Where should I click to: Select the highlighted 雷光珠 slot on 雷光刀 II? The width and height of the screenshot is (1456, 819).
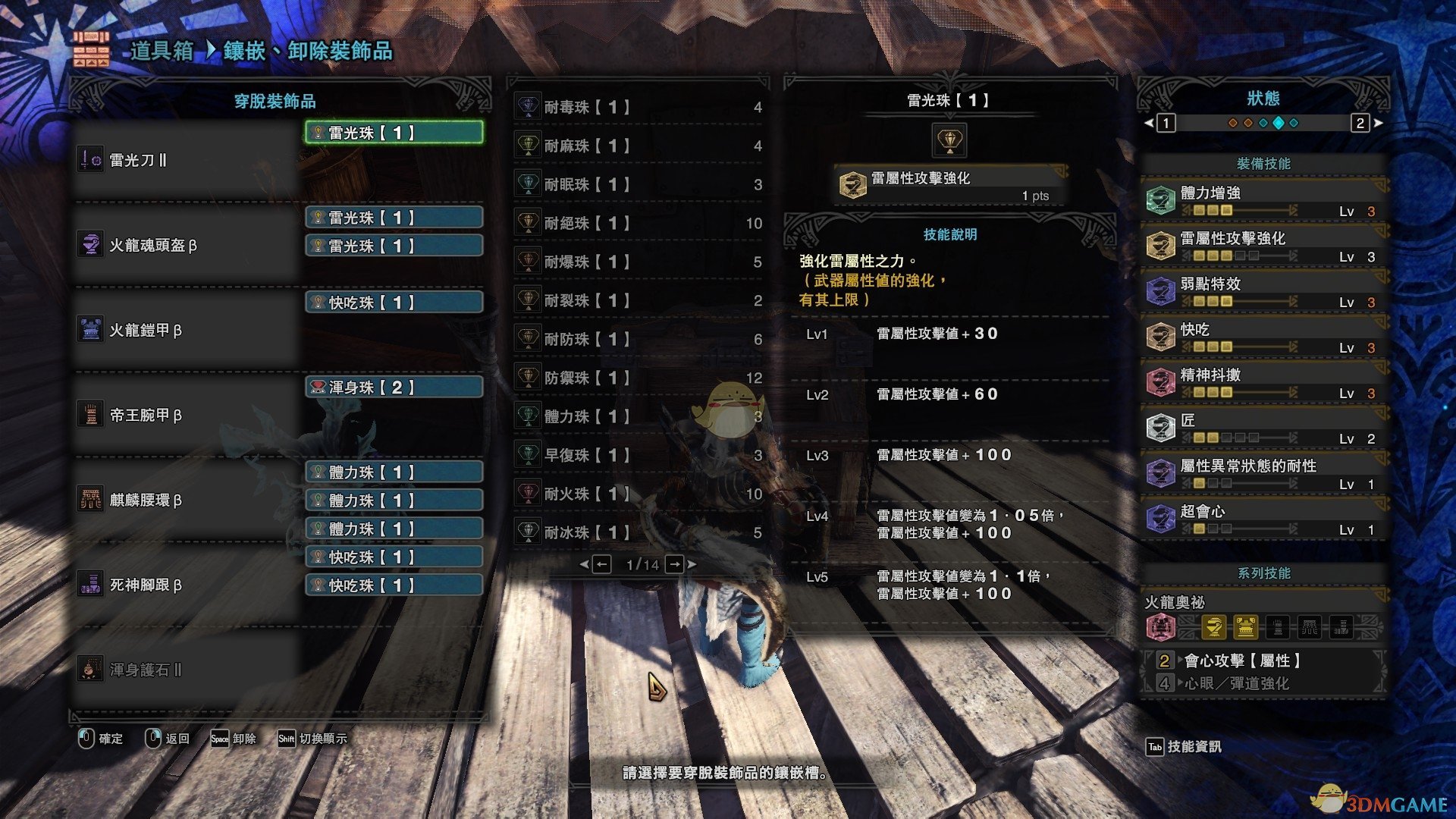(394, 133)
